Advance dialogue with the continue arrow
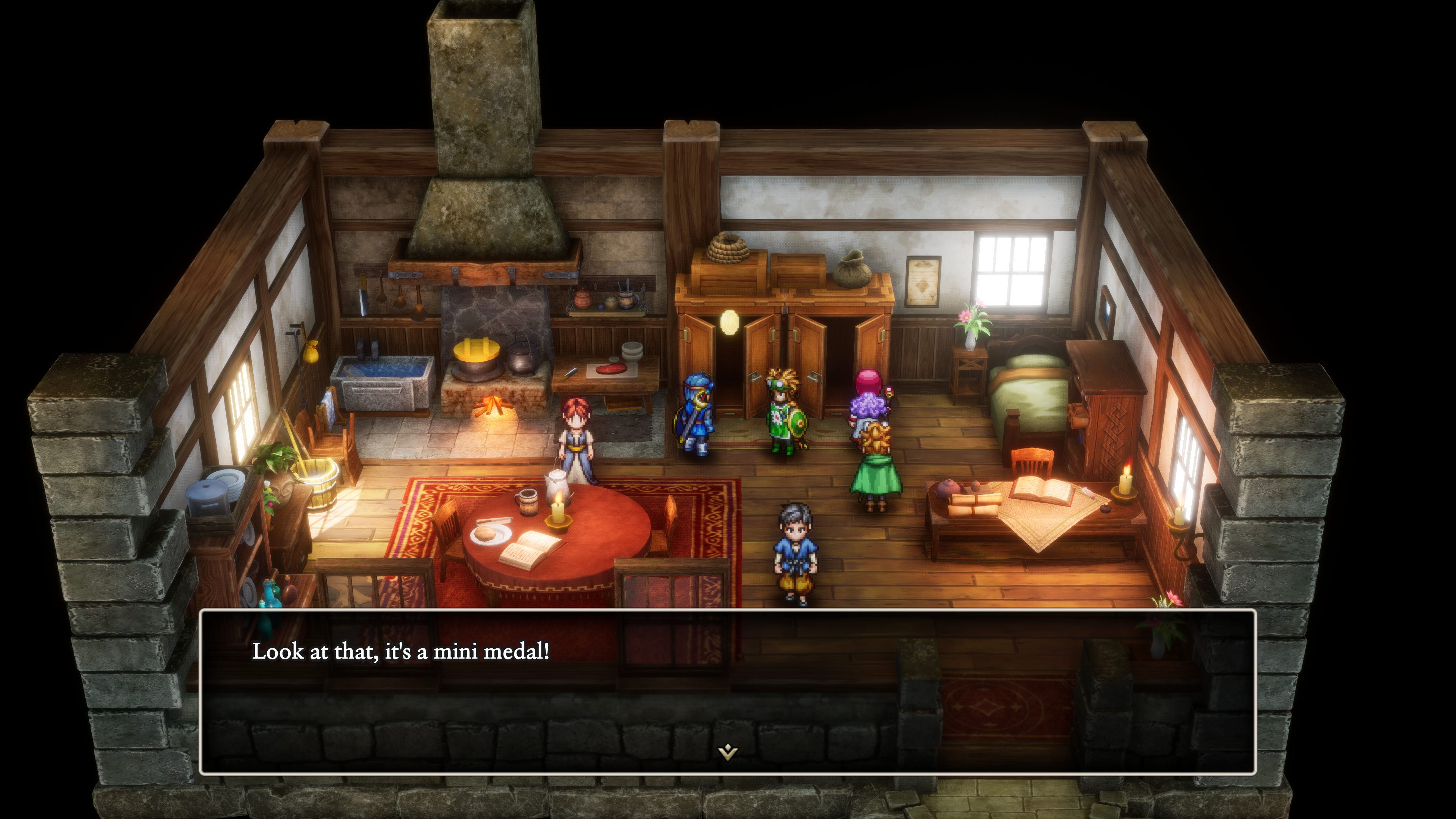 point(728,752)
